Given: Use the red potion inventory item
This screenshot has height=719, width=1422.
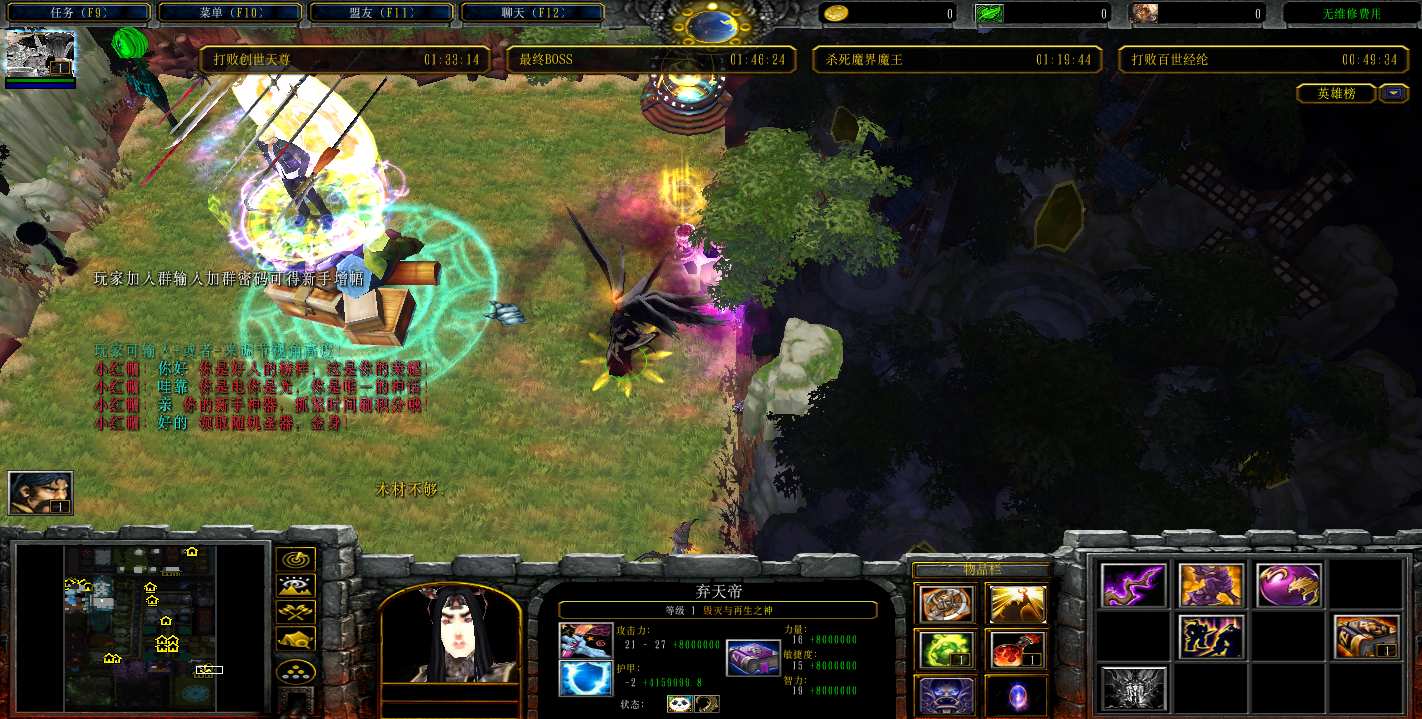Looking at the screenshot, I should tap(1016, 650).
